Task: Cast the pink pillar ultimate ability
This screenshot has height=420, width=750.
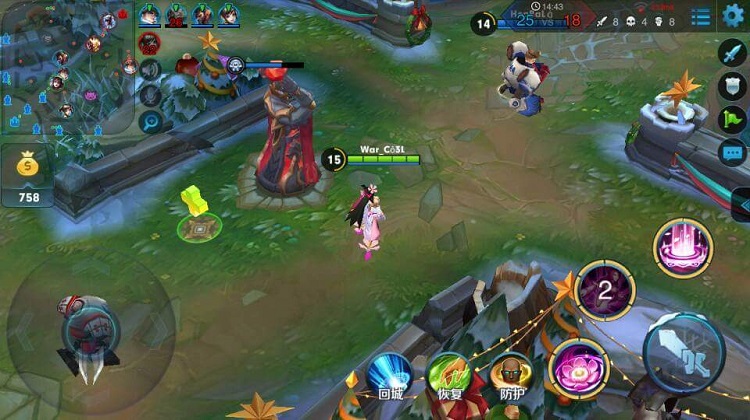Action: pos(683,247)
